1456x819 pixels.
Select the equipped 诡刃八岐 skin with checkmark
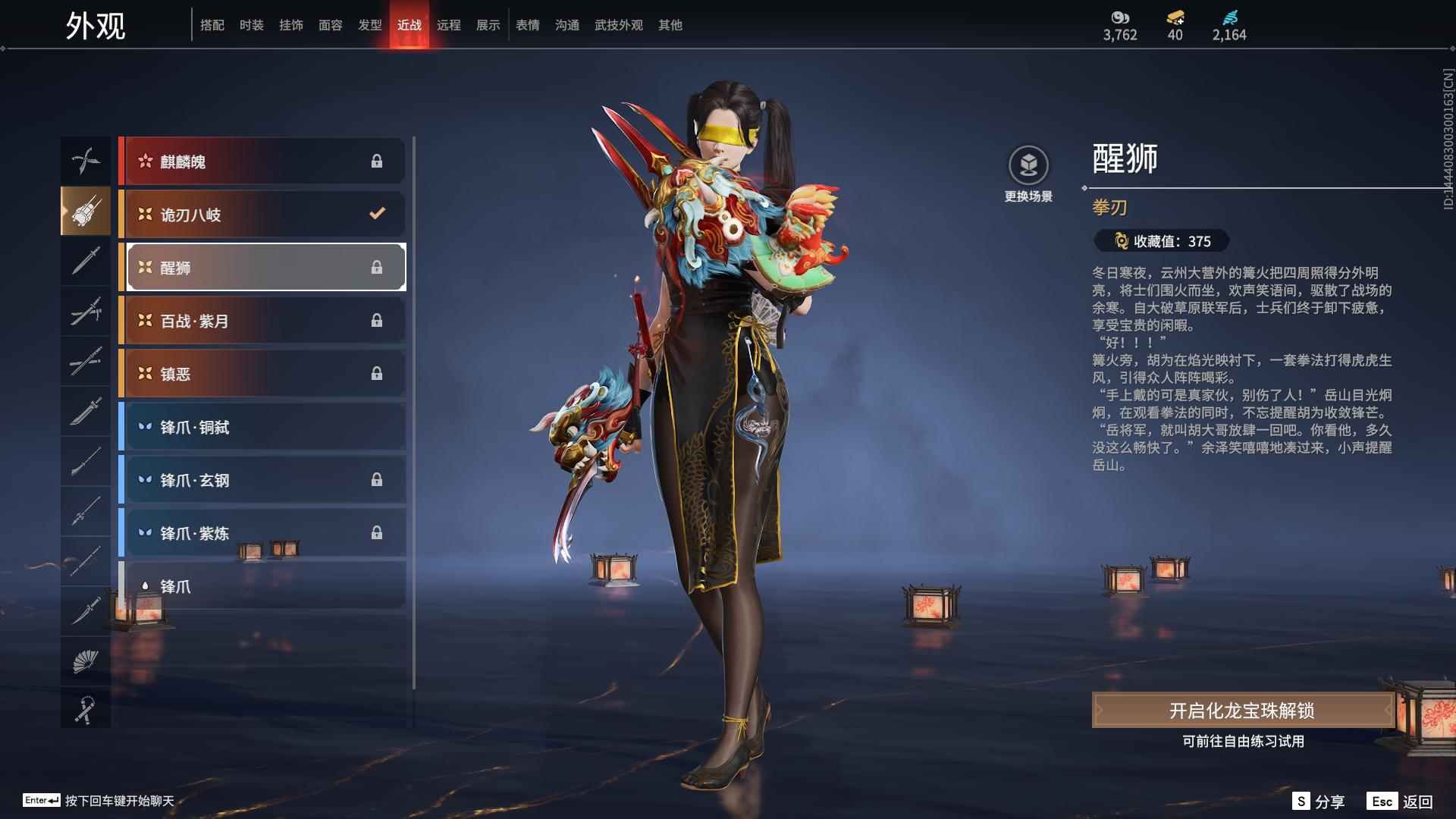point(262,214)
